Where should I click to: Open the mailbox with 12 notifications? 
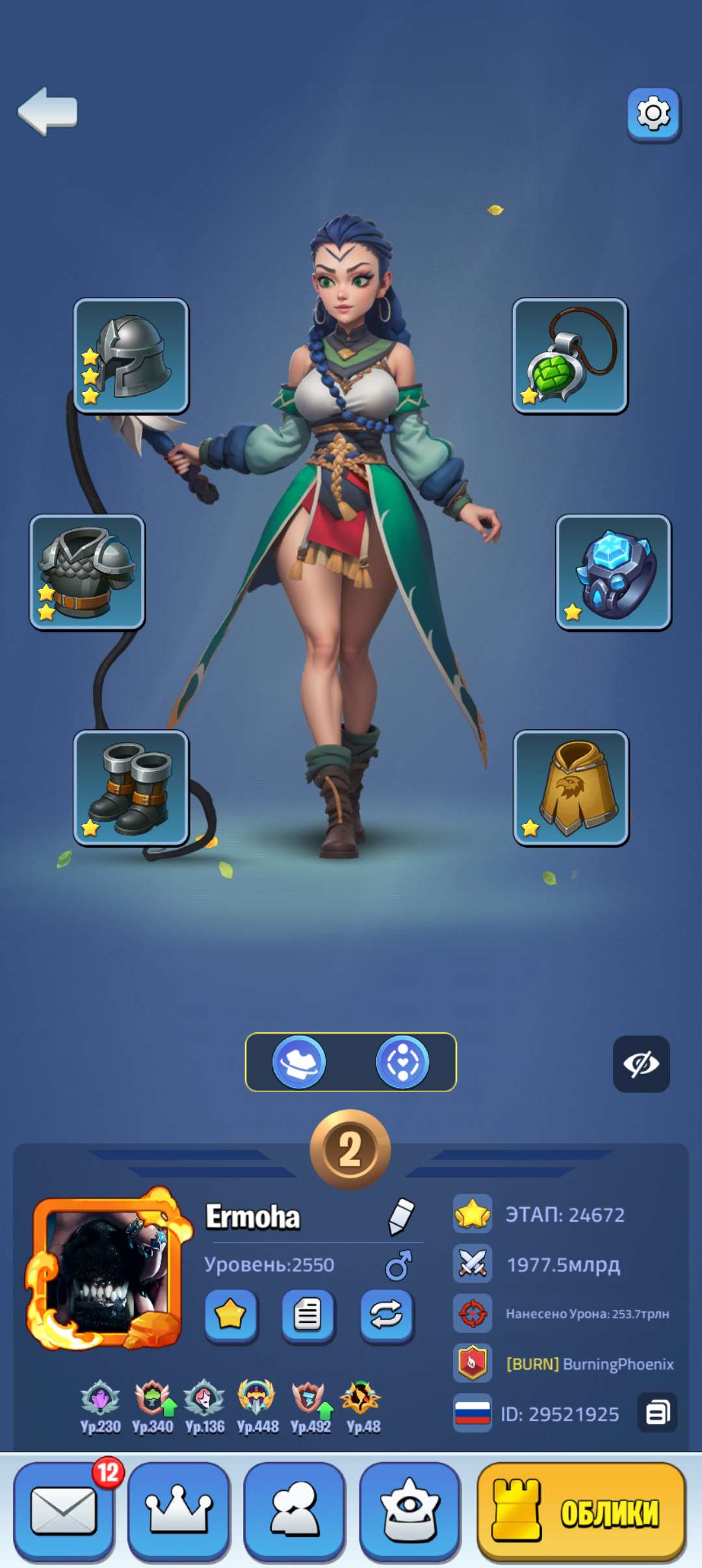[64, 1511]
